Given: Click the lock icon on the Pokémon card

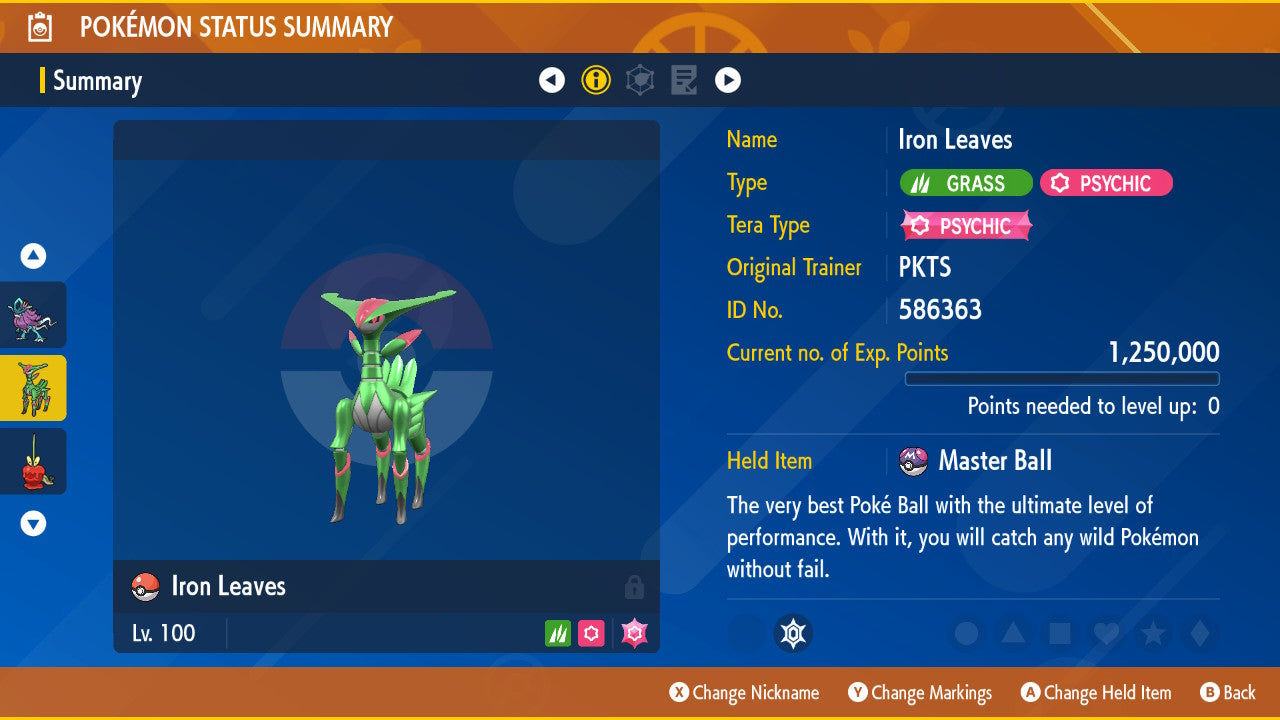Looking at the screenshot, I should coord(634,587).
